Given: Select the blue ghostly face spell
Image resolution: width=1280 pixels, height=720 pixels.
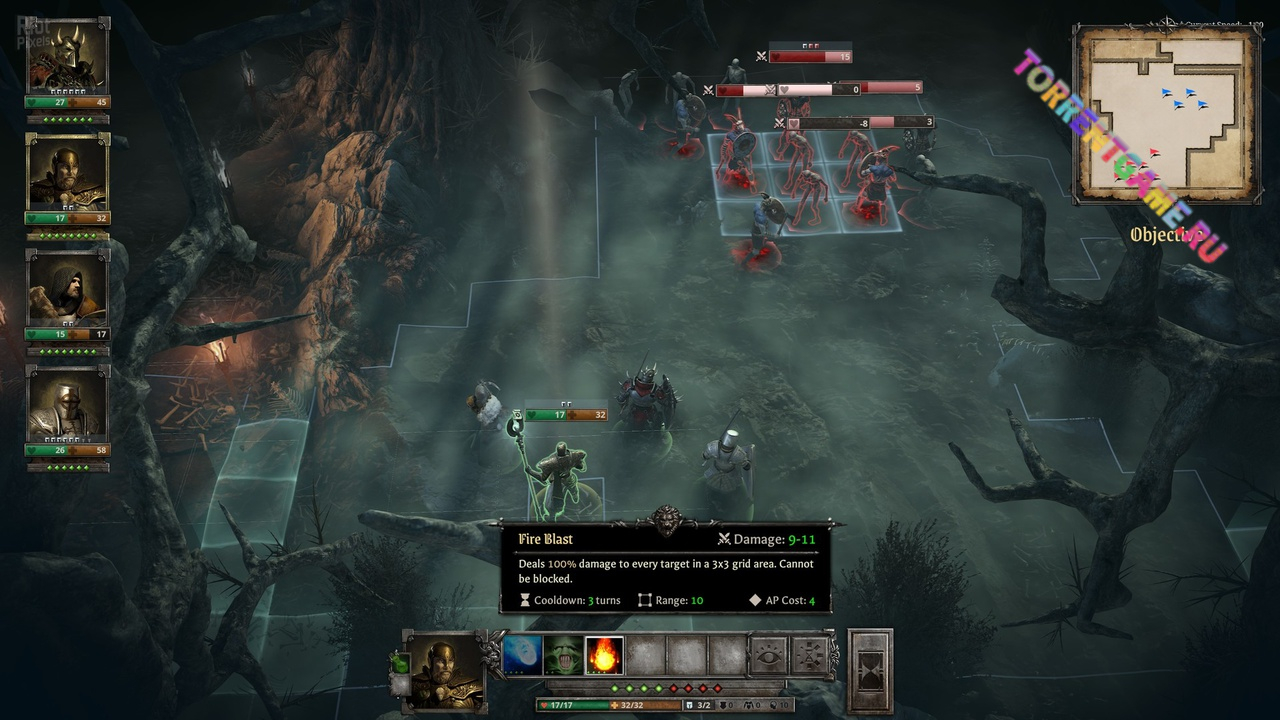Looking at the screenshot, I should click(x=522, y=656).
